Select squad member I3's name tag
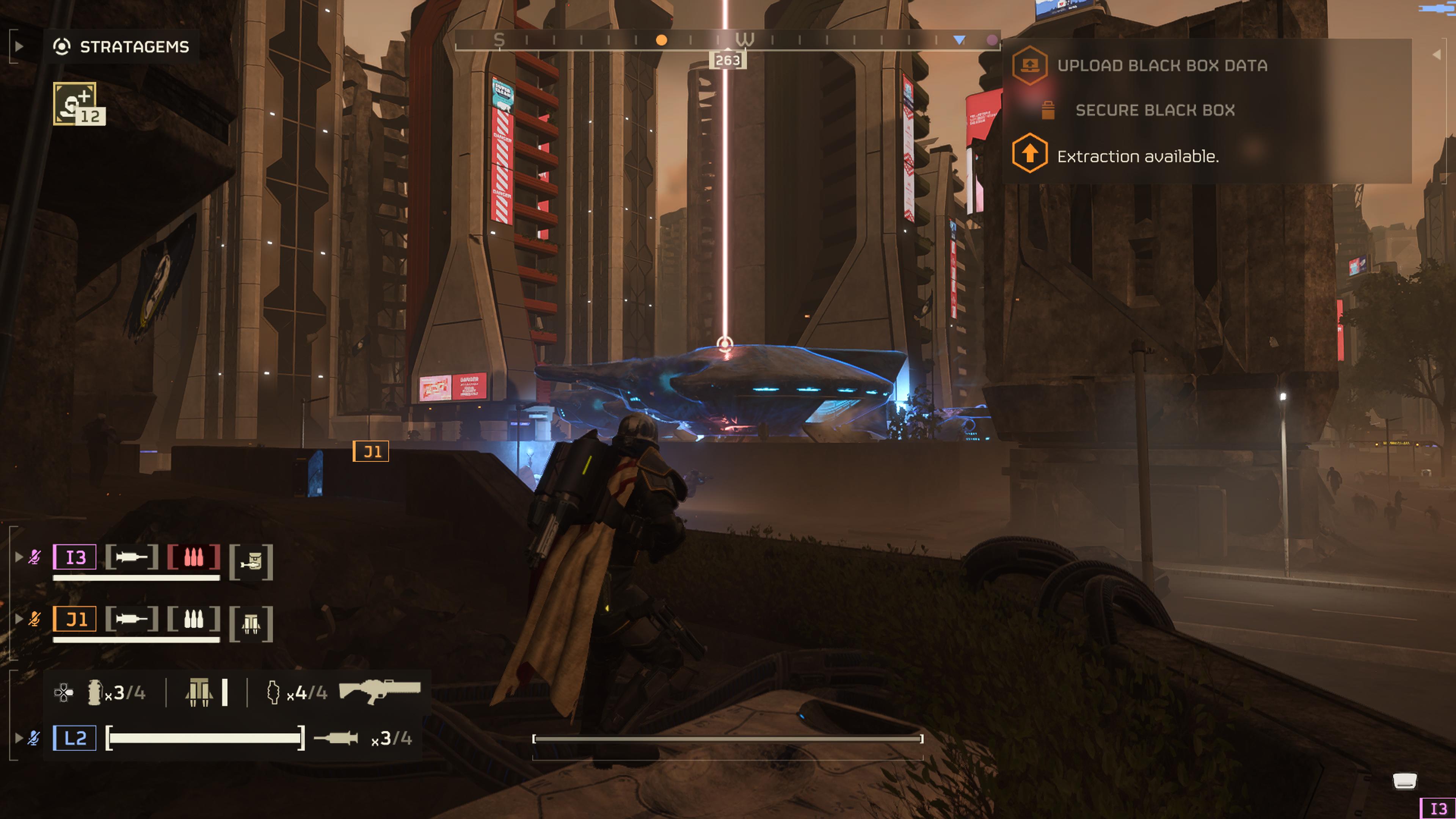Viewport: 1456px width, 819px height. coord(75,557)
